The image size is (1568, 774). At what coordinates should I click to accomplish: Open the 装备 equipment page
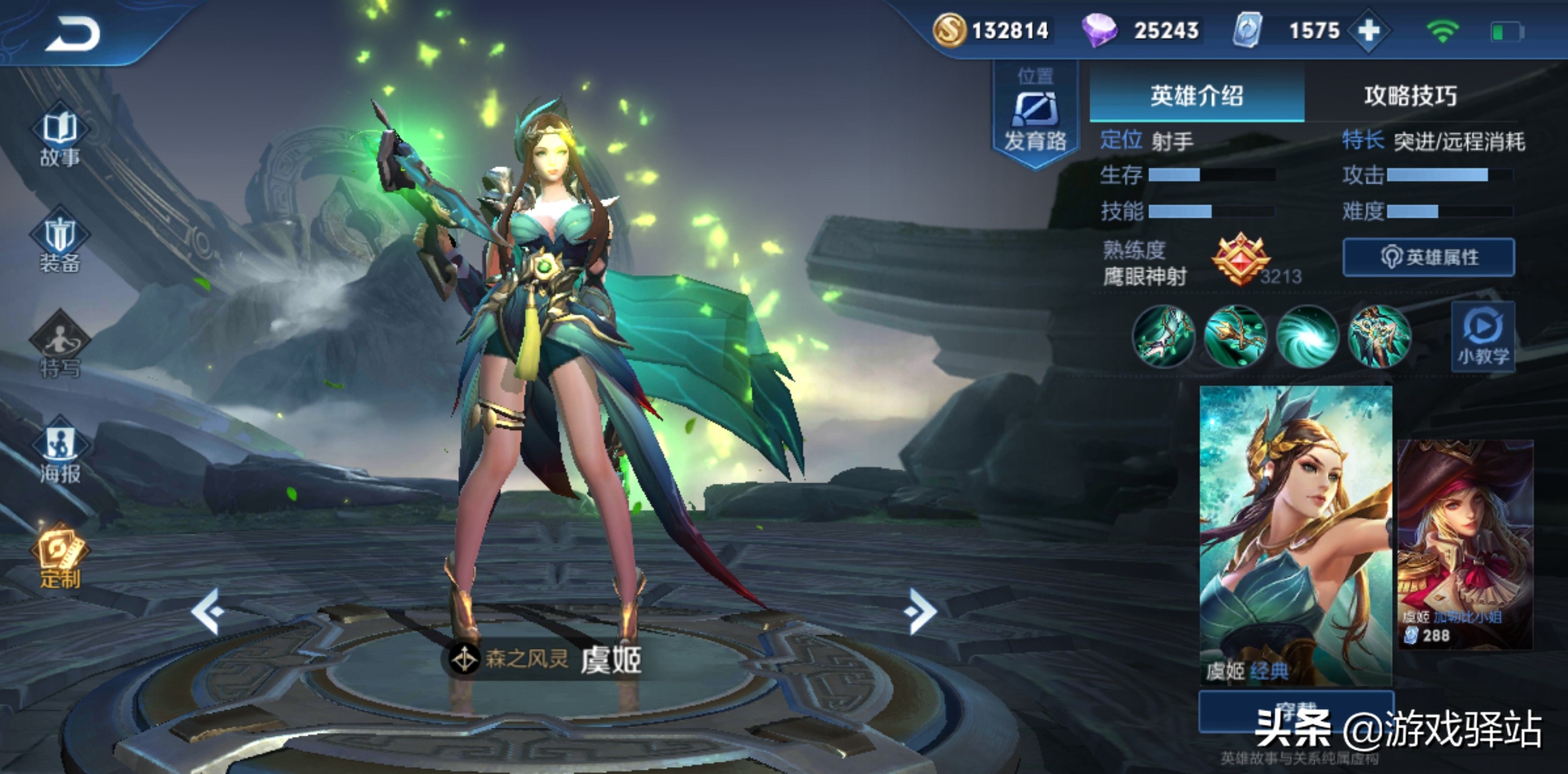click(x=60, y=245)
